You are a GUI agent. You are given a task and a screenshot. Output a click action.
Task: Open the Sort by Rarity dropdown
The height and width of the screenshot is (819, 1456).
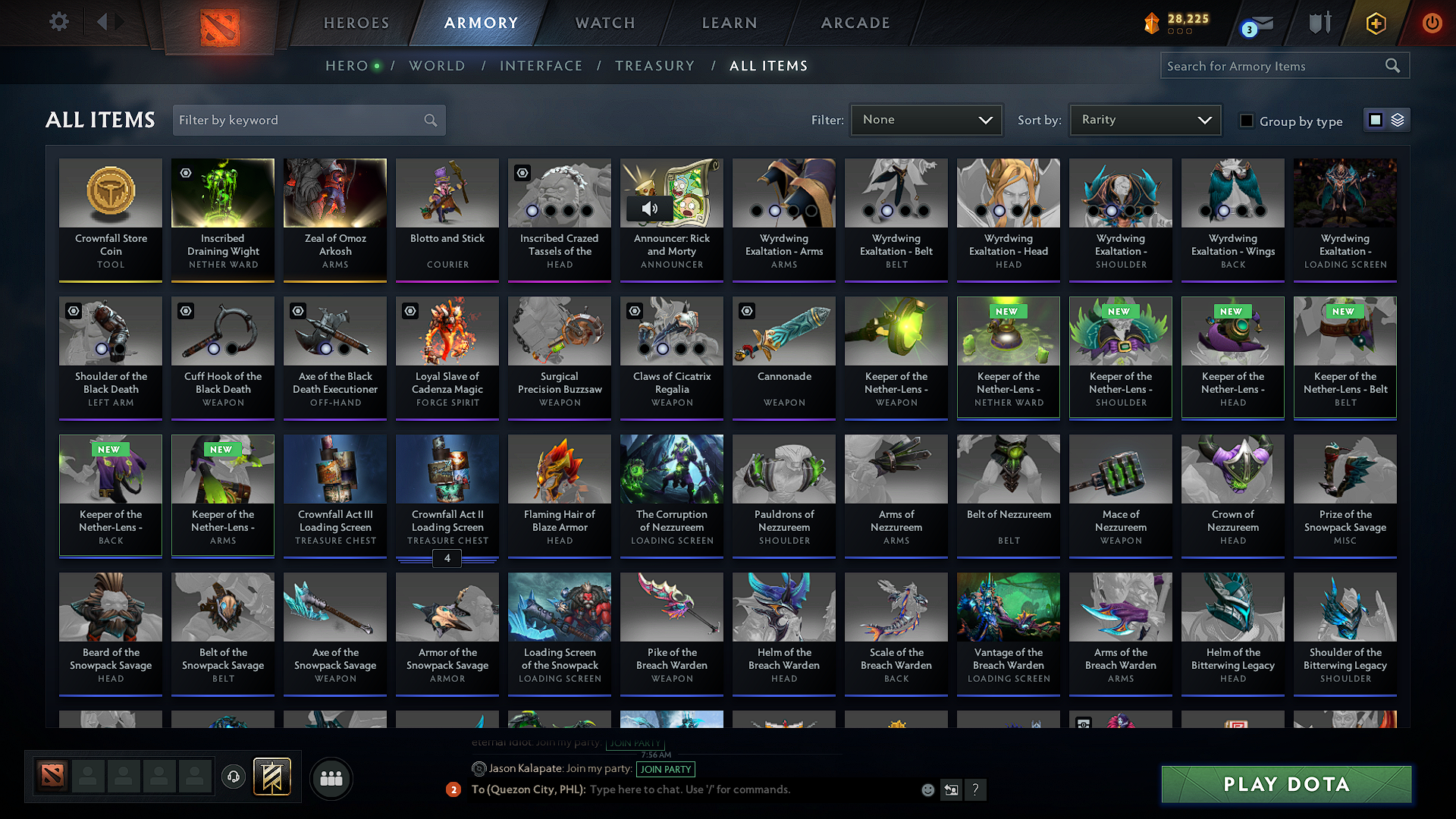(x=1144, y=120)
